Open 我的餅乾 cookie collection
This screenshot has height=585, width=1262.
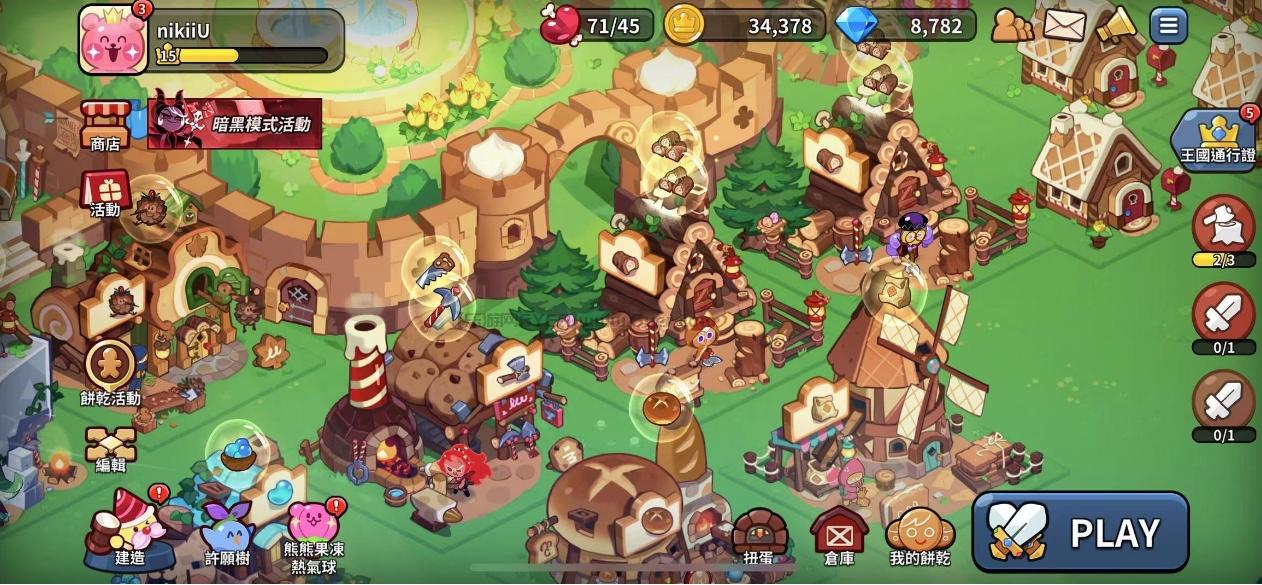[918, 536]
